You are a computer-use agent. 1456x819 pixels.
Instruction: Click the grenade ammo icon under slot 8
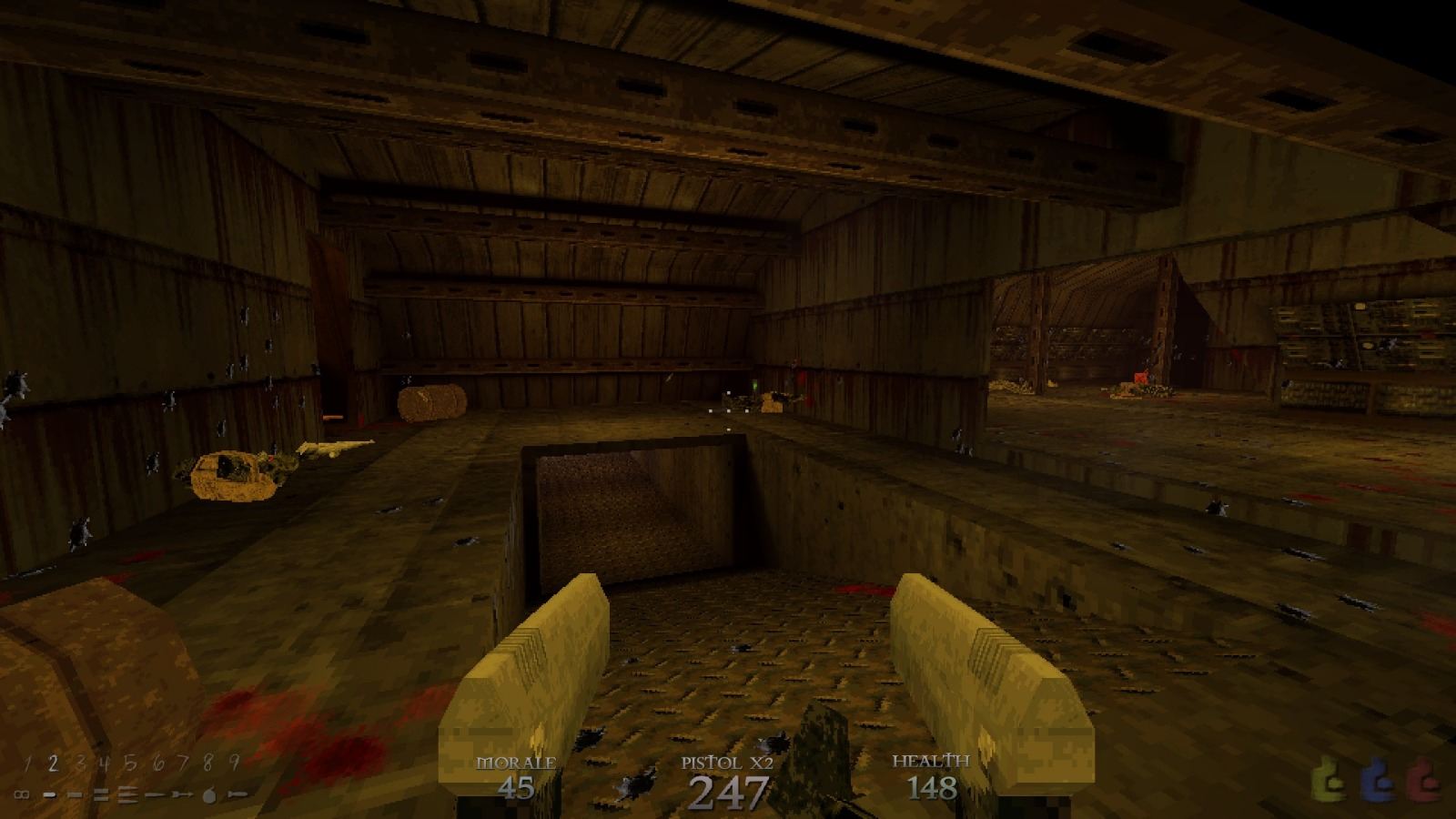coord(208,794)
